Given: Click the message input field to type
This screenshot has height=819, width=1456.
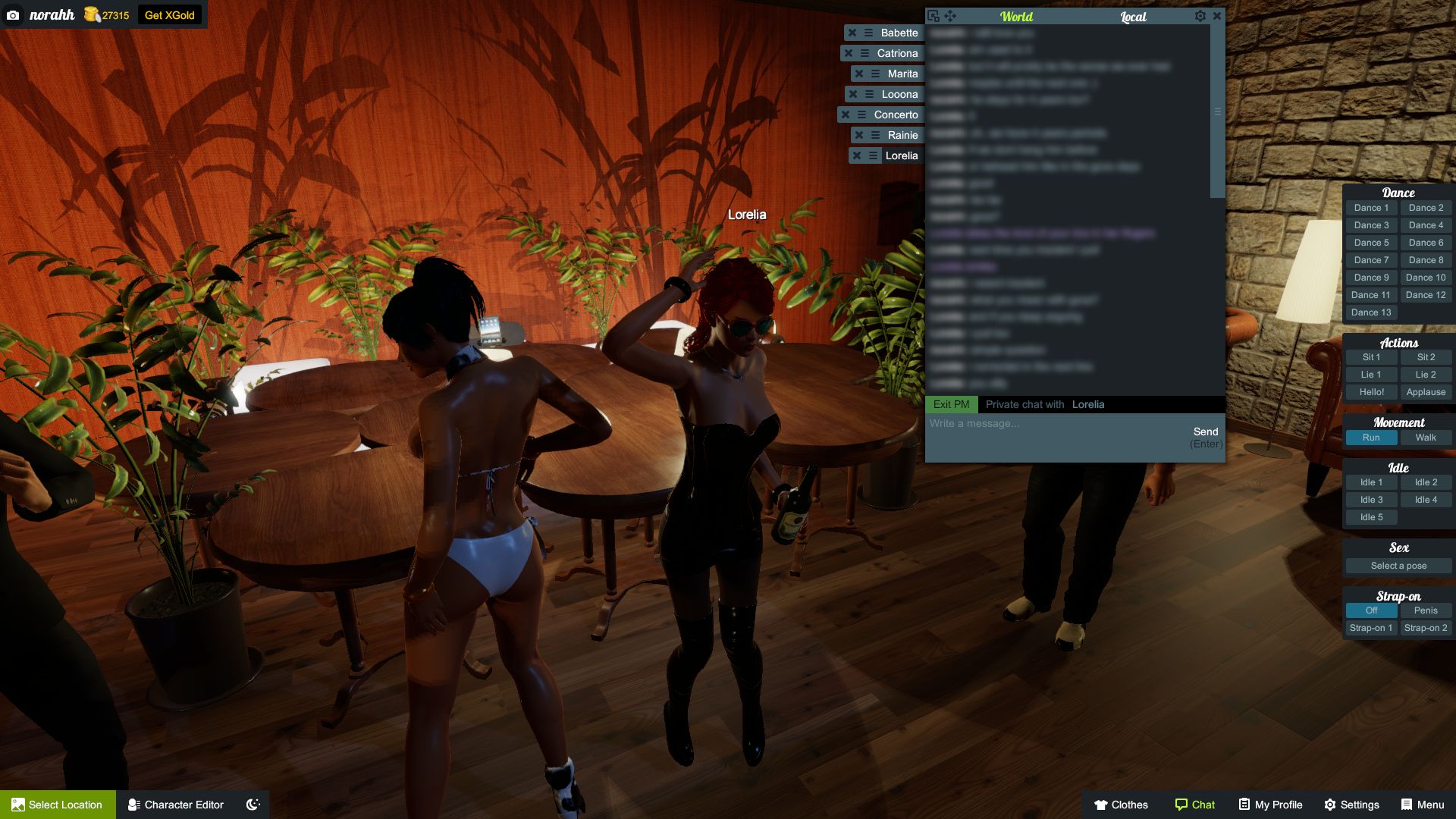Looking at the screenshot, I should (x=1024, y=425).
